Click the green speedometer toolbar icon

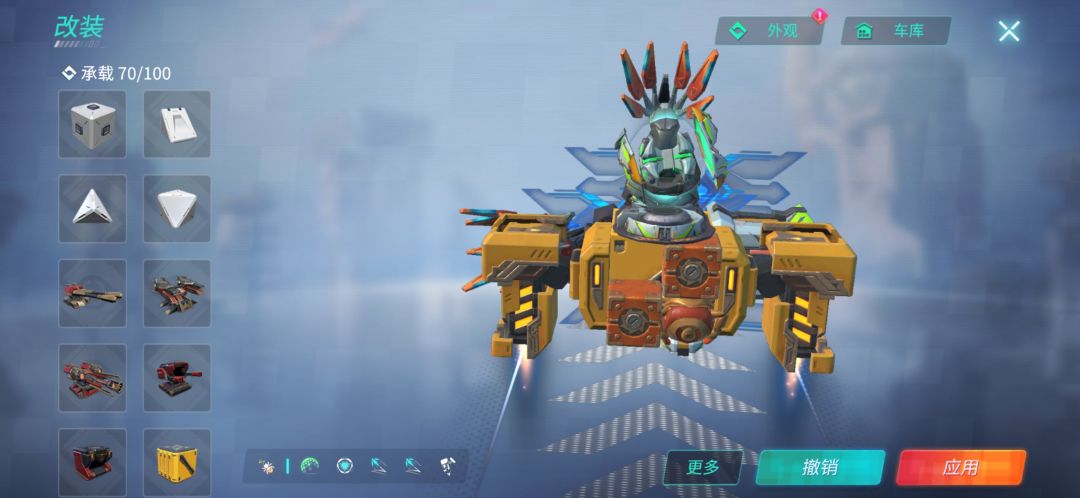click(x=310, y=466)
